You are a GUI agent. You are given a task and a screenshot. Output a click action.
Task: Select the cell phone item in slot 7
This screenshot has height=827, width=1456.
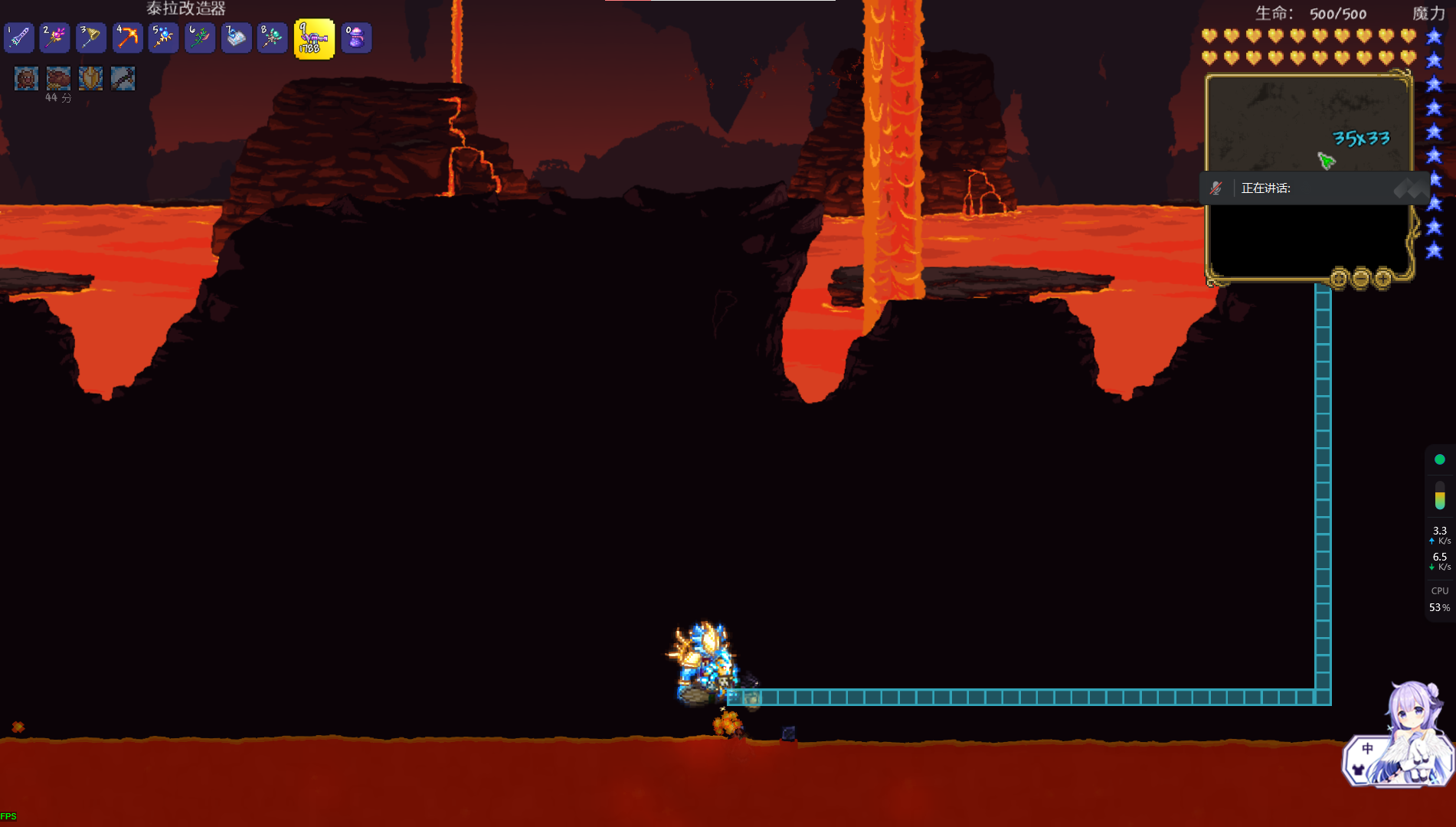click(236, 38)
